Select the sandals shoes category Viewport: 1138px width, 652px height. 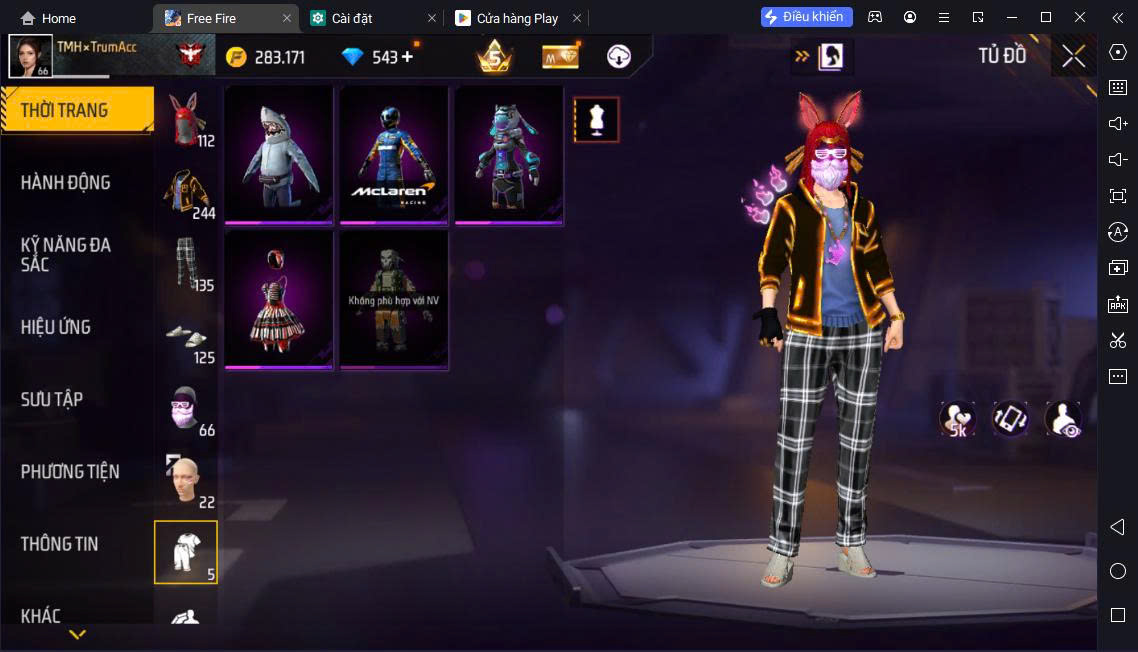(185, 337)
